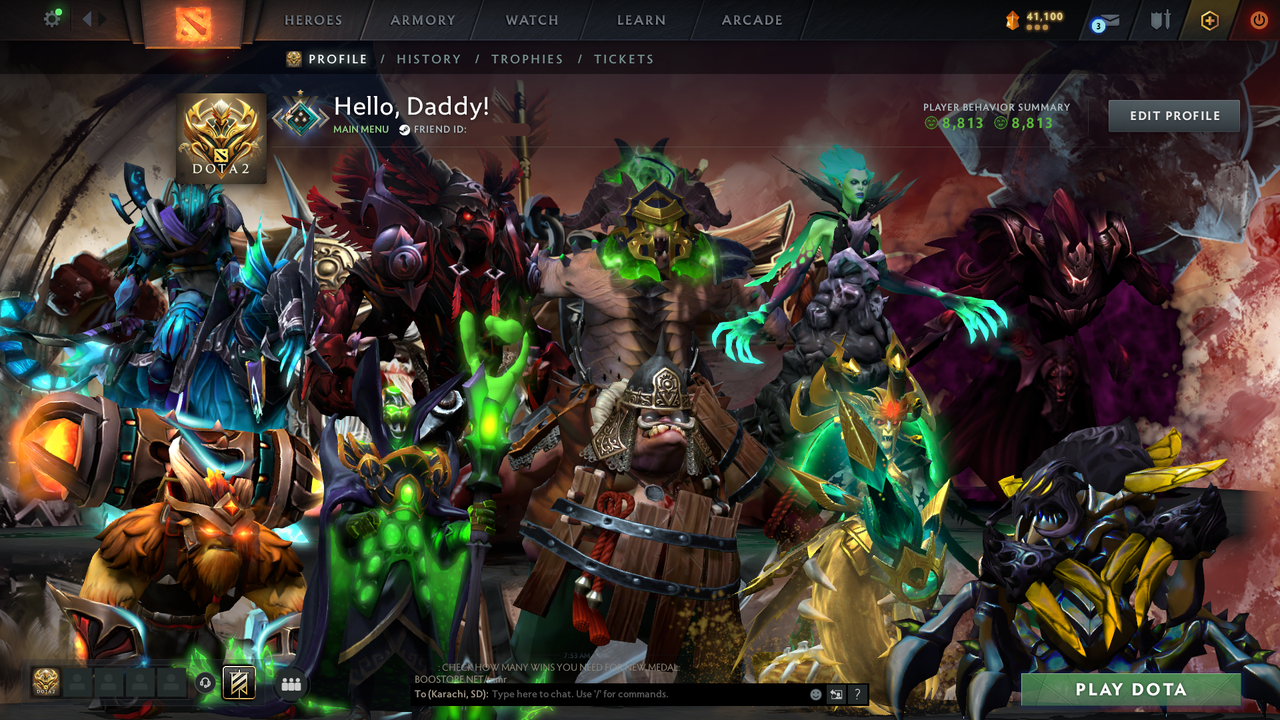This screenshot has height=720, width=1280.
Task: Click the screenshot share icon beside chat
Action: (x=837, y=694)
